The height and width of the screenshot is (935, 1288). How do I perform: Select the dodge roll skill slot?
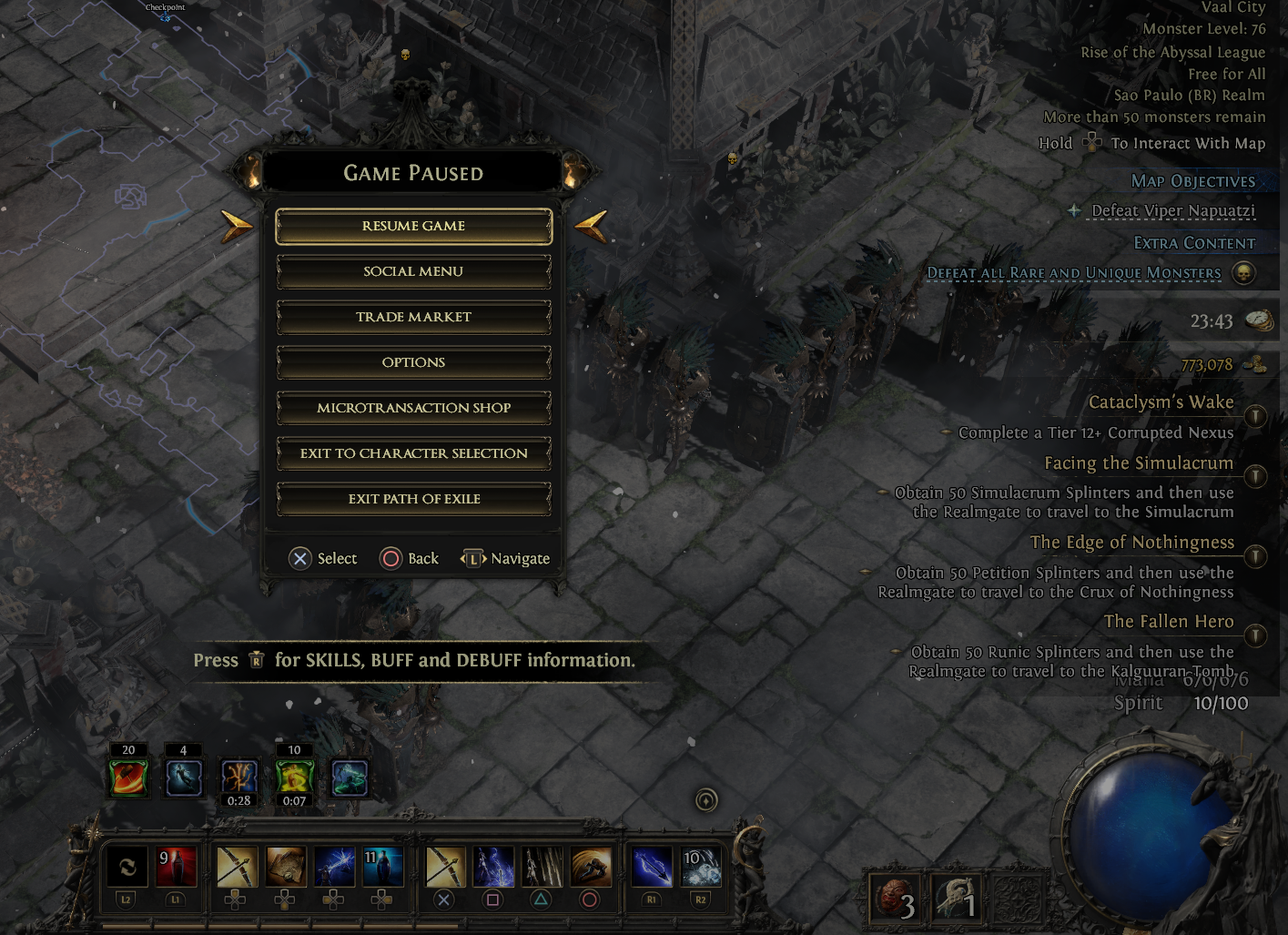click(x=591, y=867)
